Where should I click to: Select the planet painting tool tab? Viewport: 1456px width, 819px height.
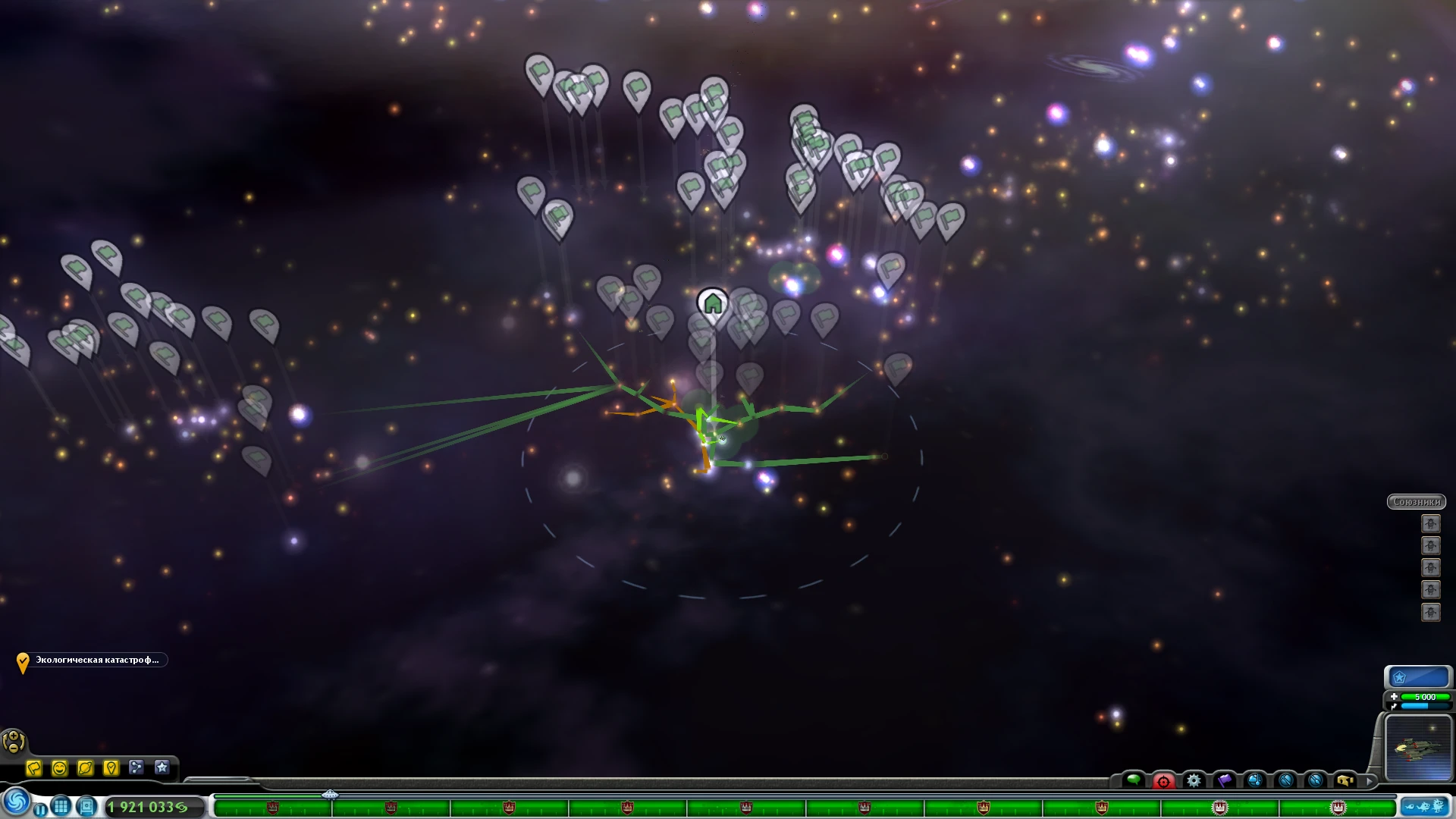point(1316,781)
